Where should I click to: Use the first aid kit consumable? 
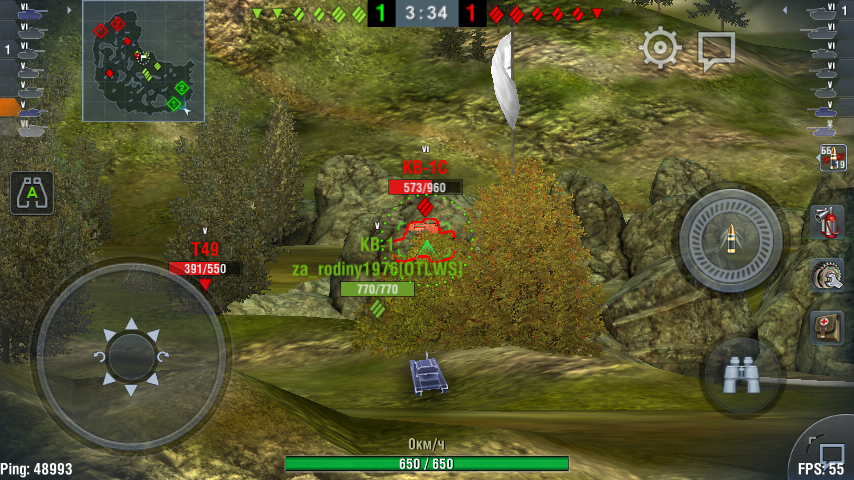point(826,327)
